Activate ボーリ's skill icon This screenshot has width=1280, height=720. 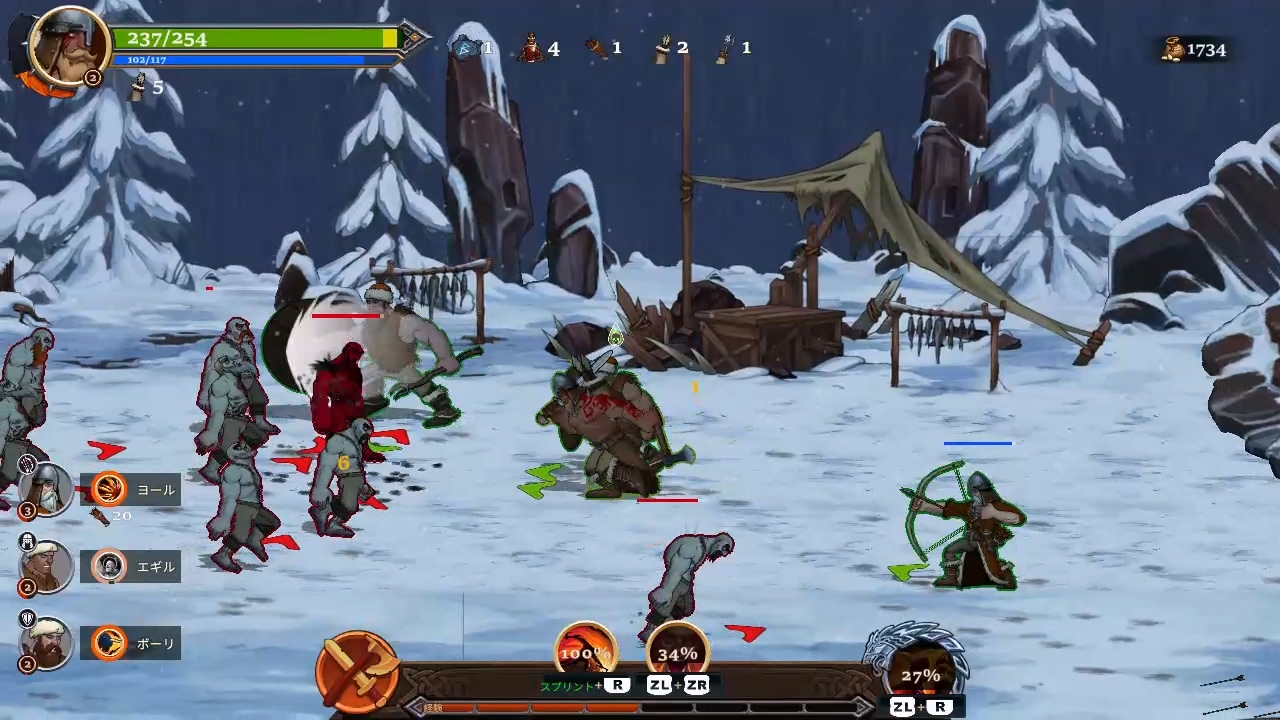[x=108, y=643]
